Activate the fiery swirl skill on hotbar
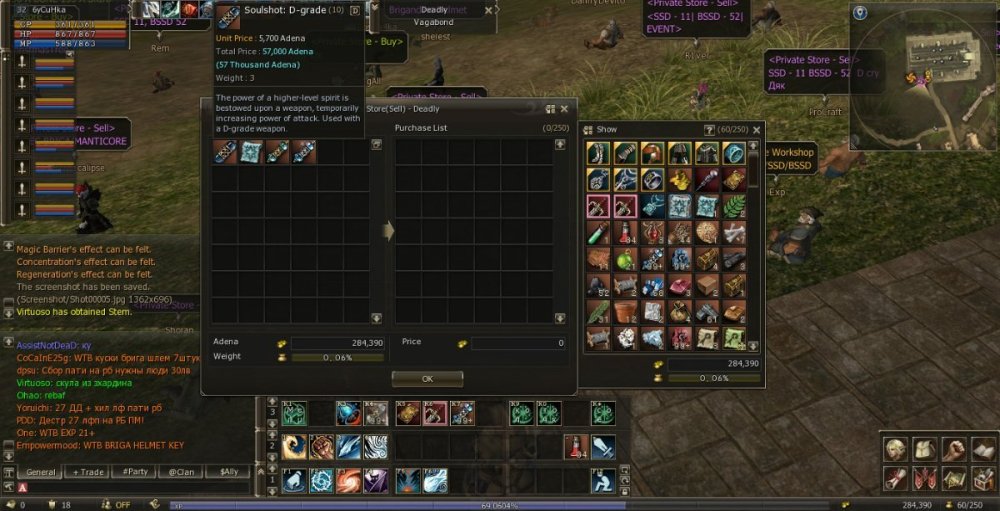This screenshot has width=1000, height=511. 349,481
